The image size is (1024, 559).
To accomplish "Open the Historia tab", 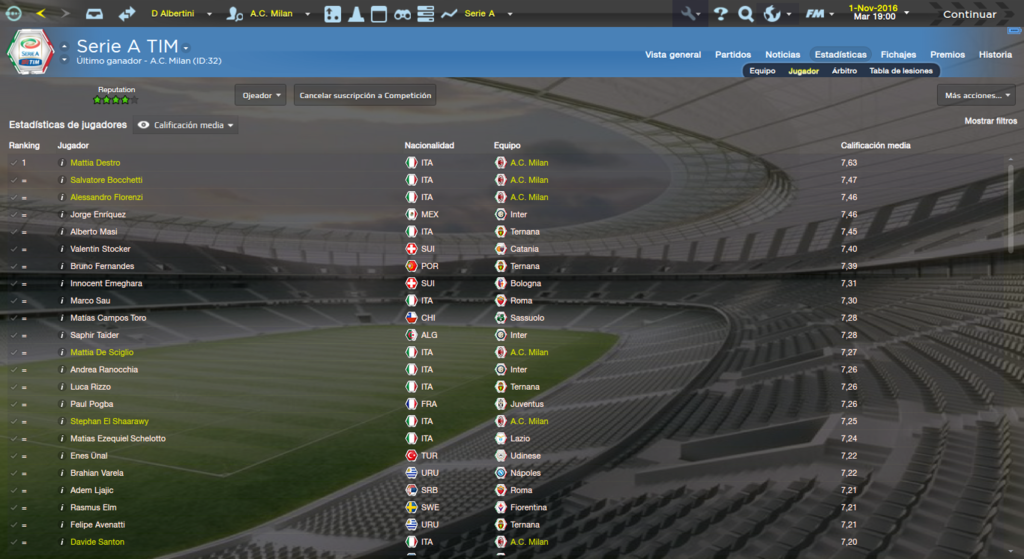I will tap(995, 55).
